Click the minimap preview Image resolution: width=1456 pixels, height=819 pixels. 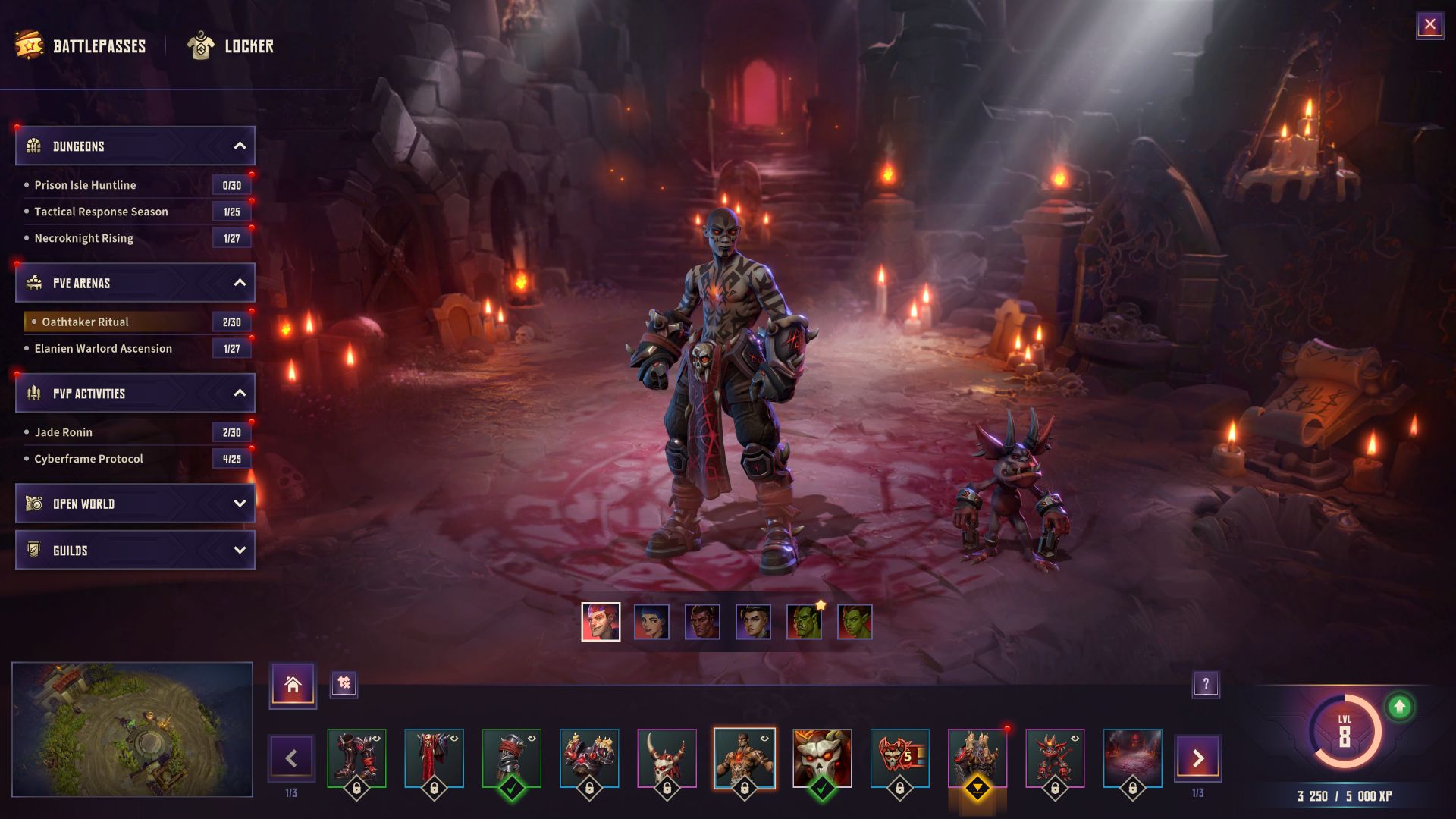pos(132,730)
